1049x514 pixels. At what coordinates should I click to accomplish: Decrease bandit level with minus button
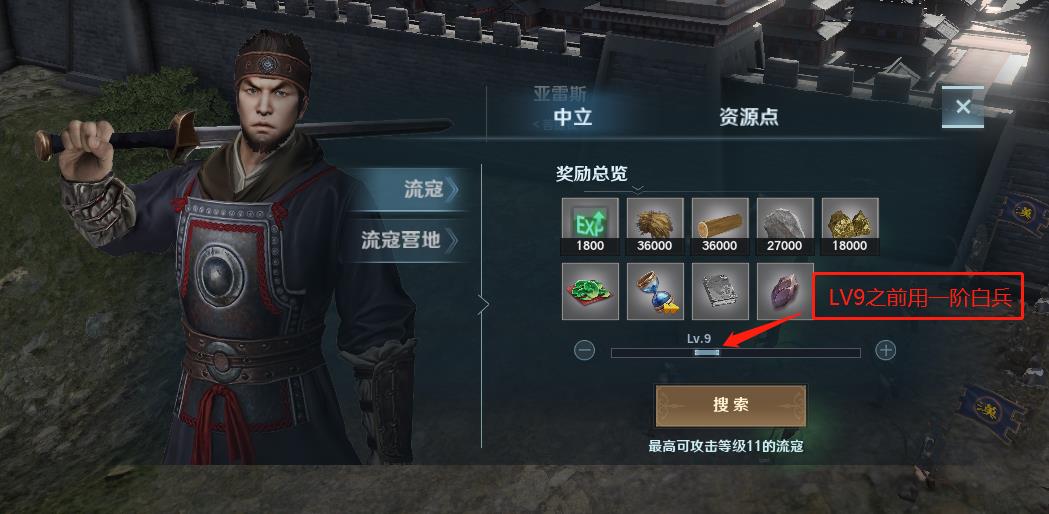(585, 351)
